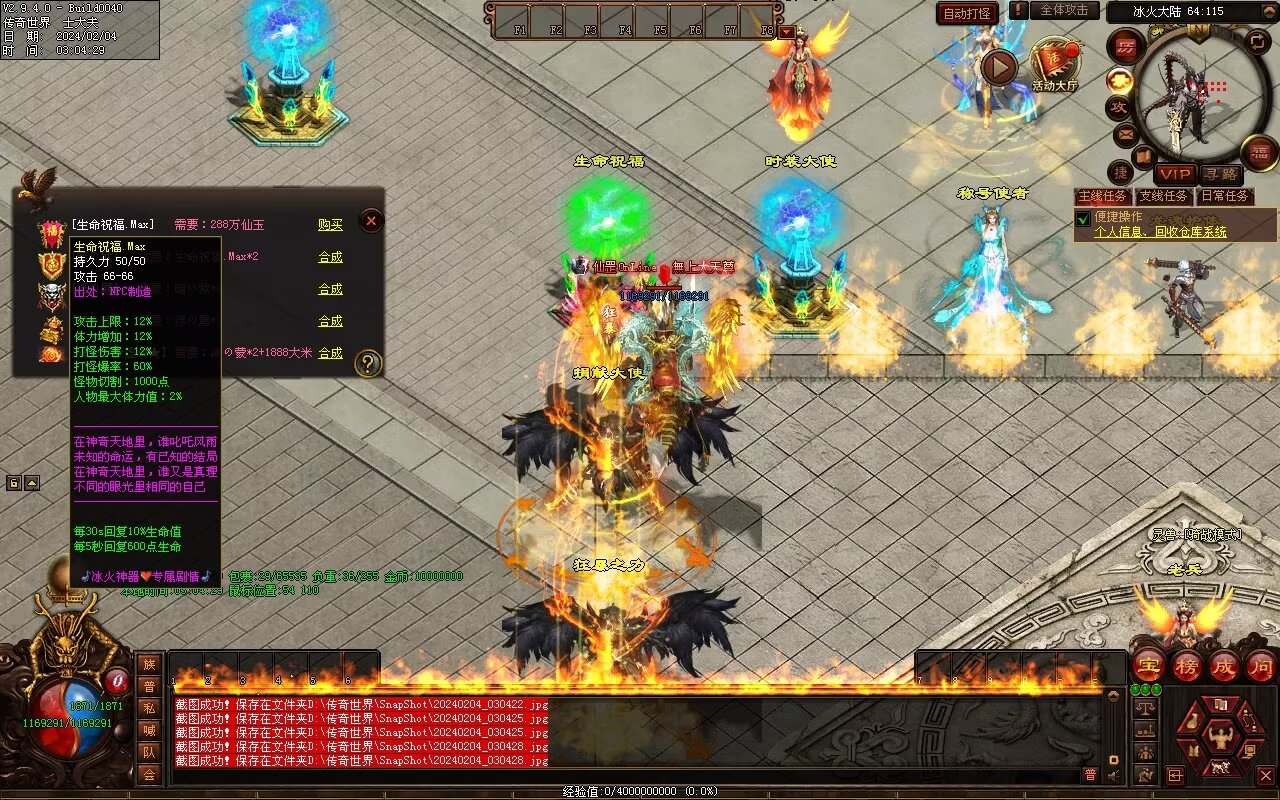Open the mail envelope icon by the minimap
Viewport: 1280px width, 800px height.
(1125, 133)
